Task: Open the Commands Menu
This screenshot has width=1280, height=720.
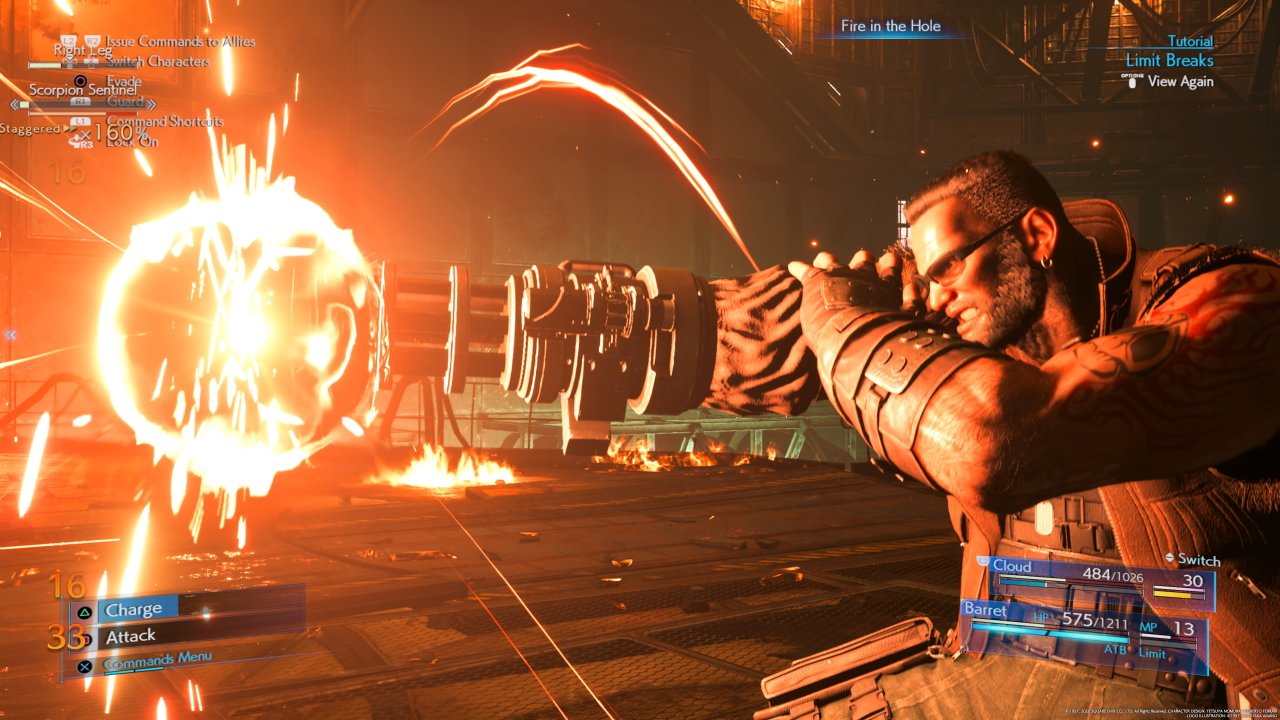Action: coord(157,660)
